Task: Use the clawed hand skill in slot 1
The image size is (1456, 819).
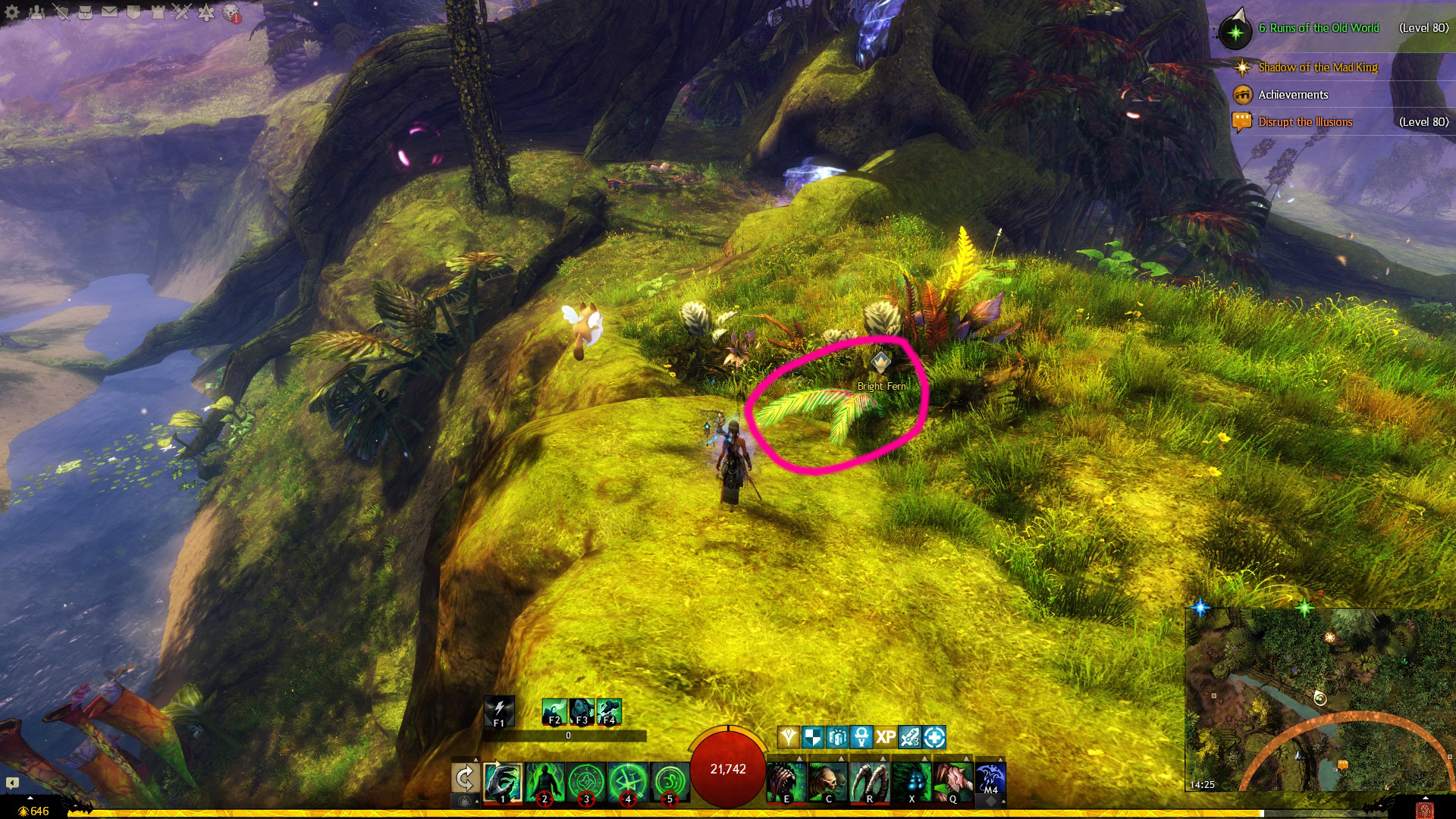Action: tap(503, 783)
